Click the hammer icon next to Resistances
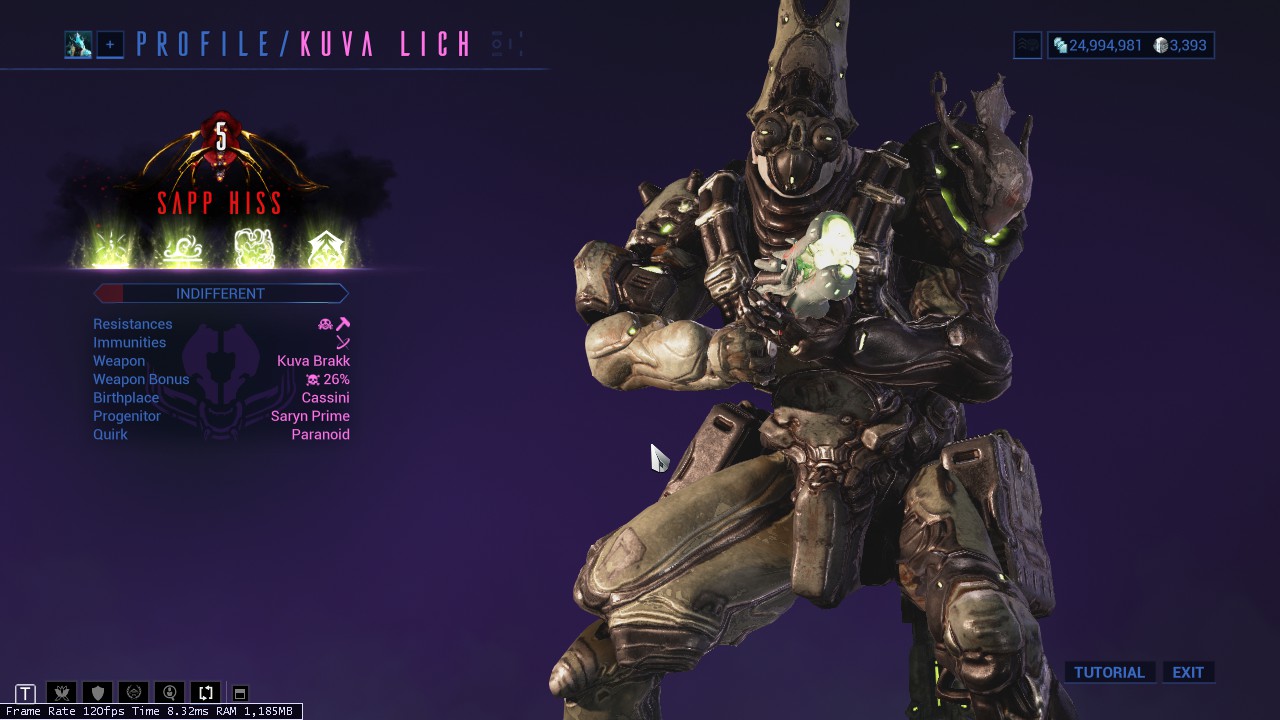 pyautogui.click(x=344, y=322)
